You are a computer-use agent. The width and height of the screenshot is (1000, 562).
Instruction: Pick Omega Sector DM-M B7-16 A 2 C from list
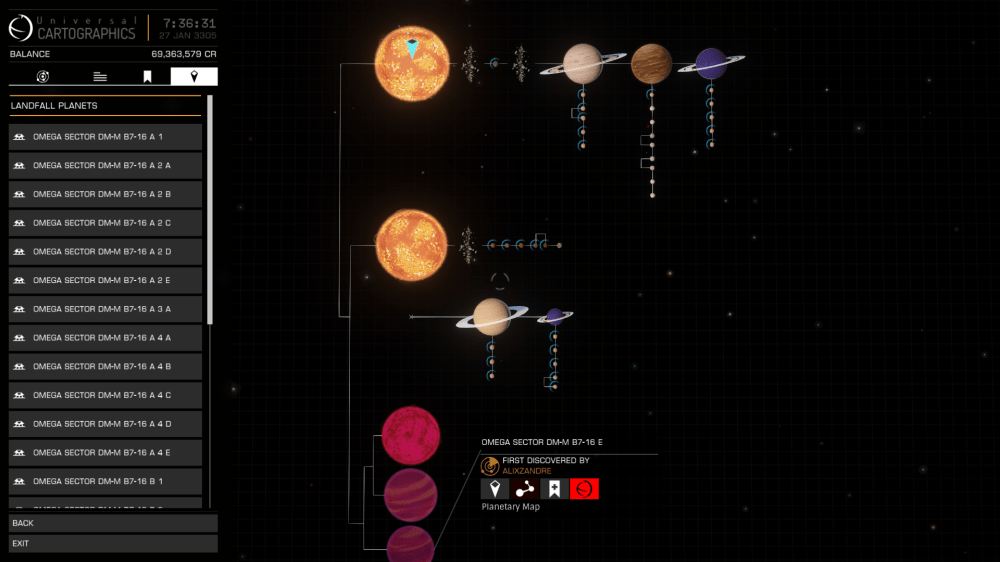click(105, 223)
